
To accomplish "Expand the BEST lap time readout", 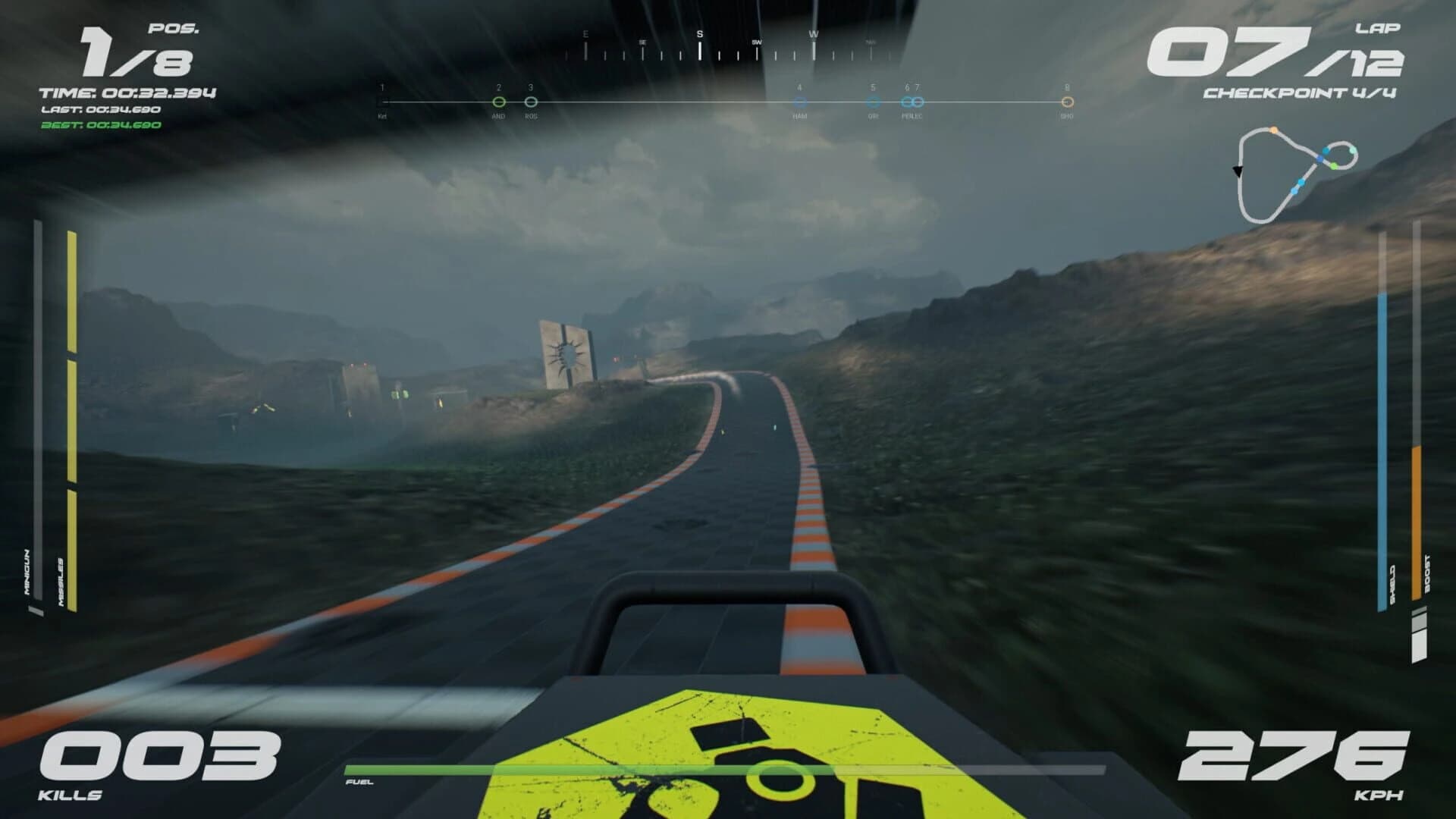I will coord(100,125).
